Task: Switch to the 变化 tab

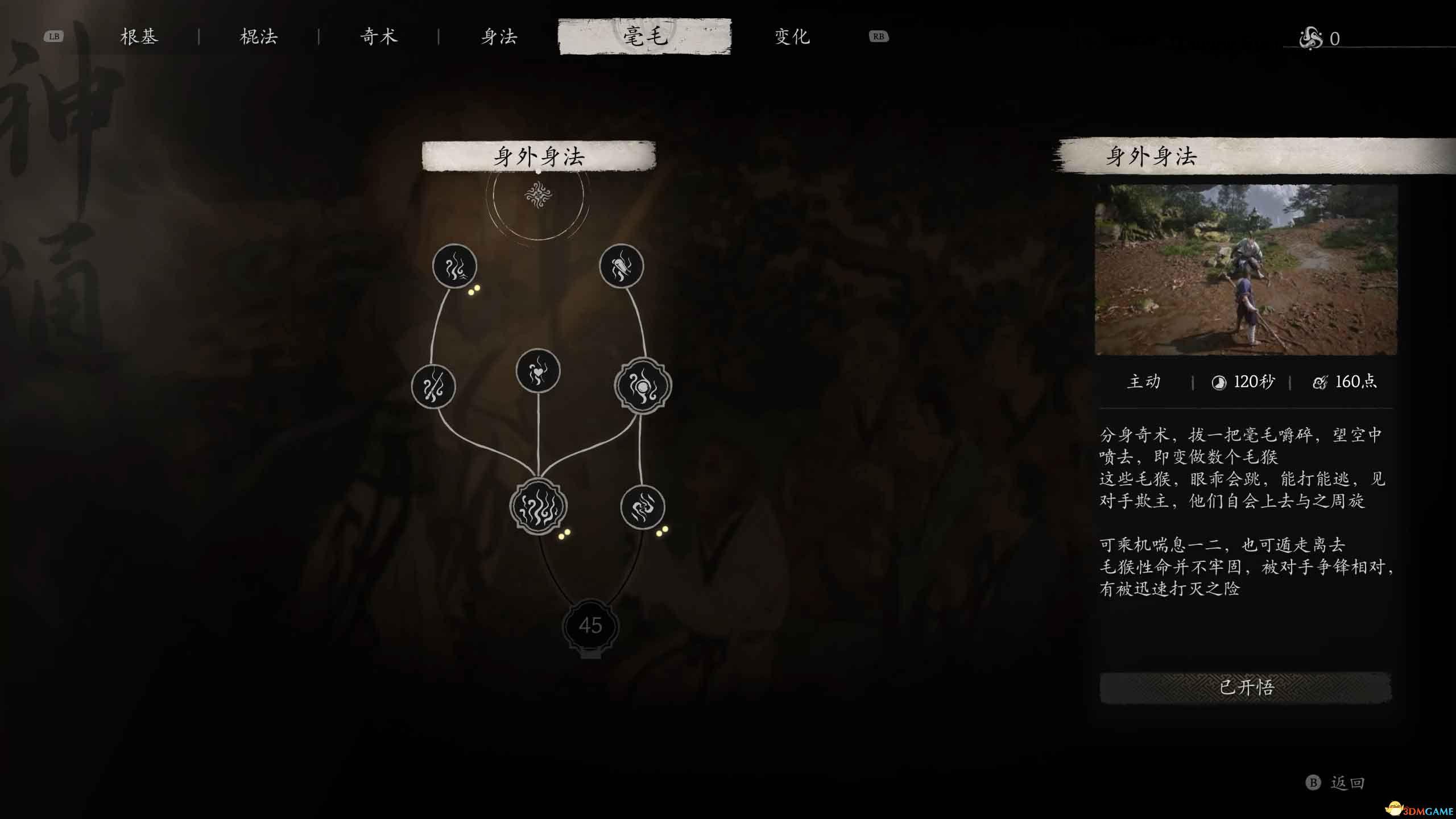Action: 791,36
